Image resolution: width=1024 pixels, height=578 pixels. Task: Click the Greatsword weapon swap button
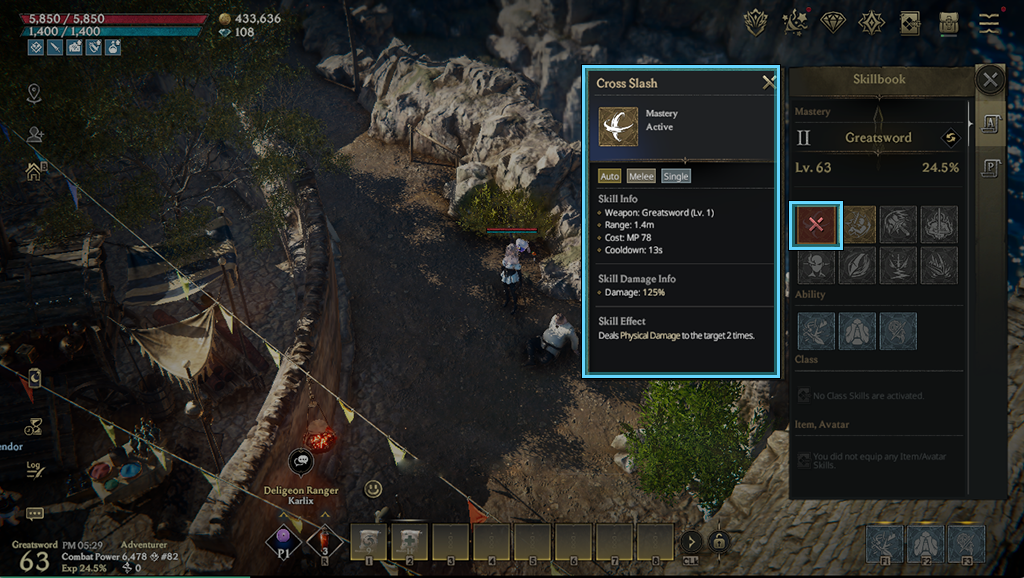(x=953, y=138)
